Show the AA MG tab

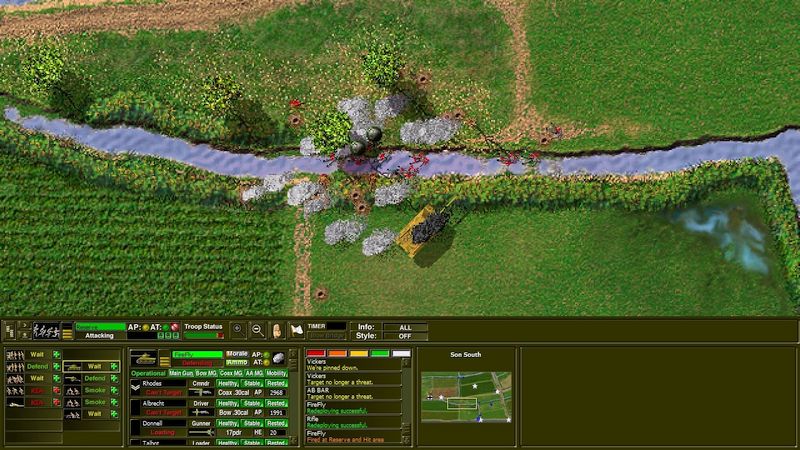255,373
